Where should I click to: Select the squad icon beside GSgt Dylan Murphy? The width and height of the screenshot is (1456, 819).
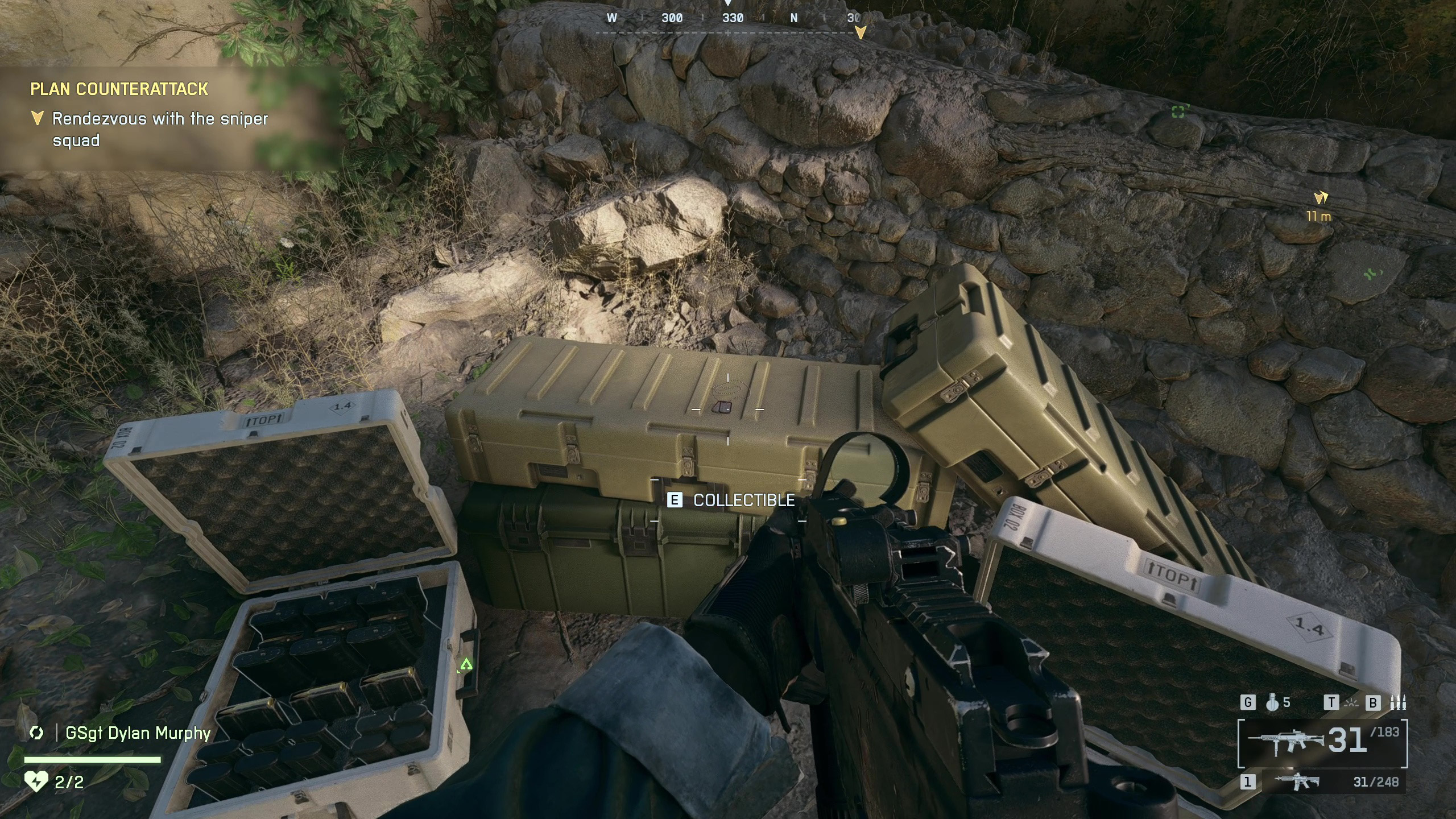point(36,733)
